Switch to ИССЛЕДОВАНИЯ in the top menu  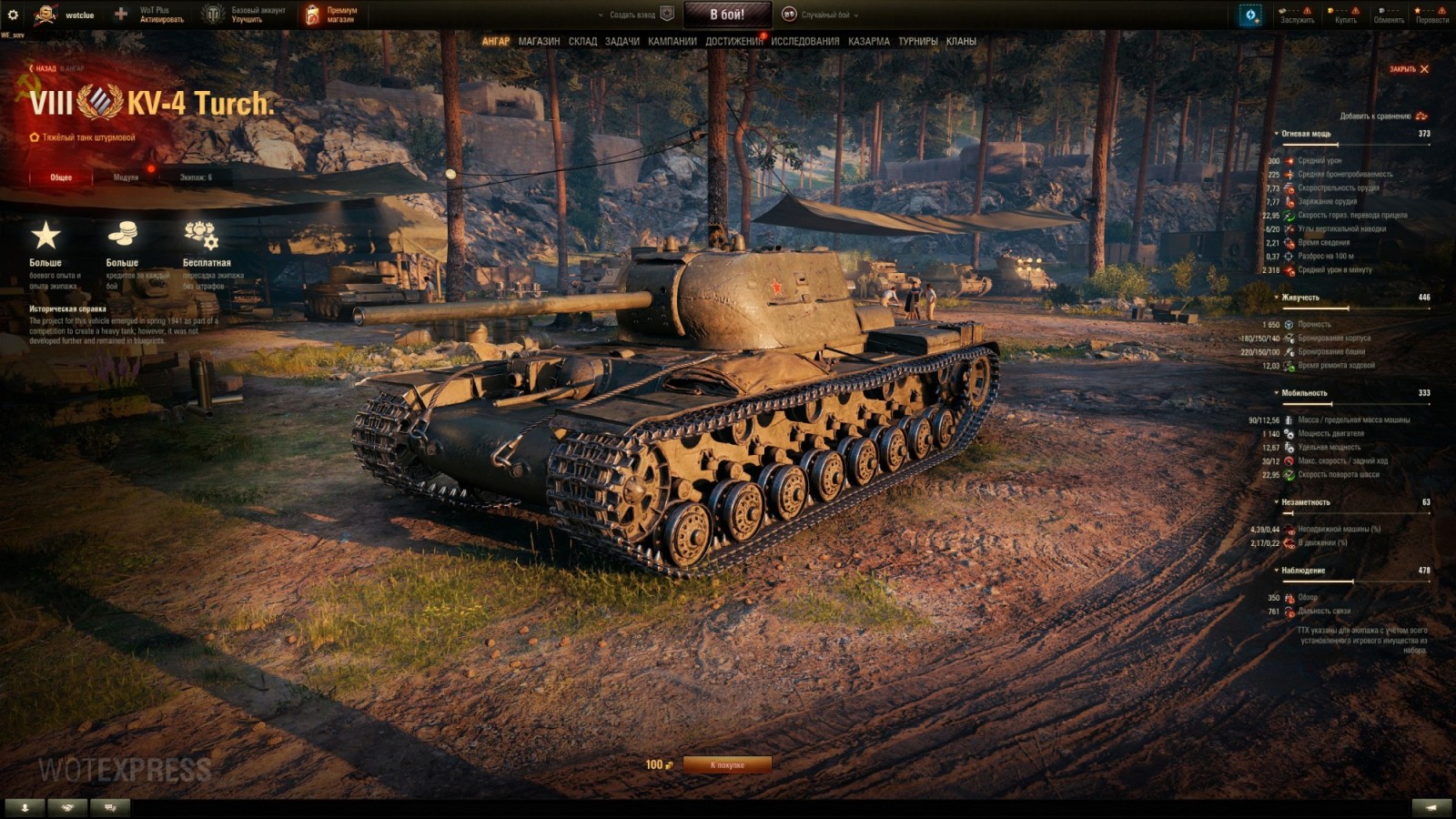(804, 41)
